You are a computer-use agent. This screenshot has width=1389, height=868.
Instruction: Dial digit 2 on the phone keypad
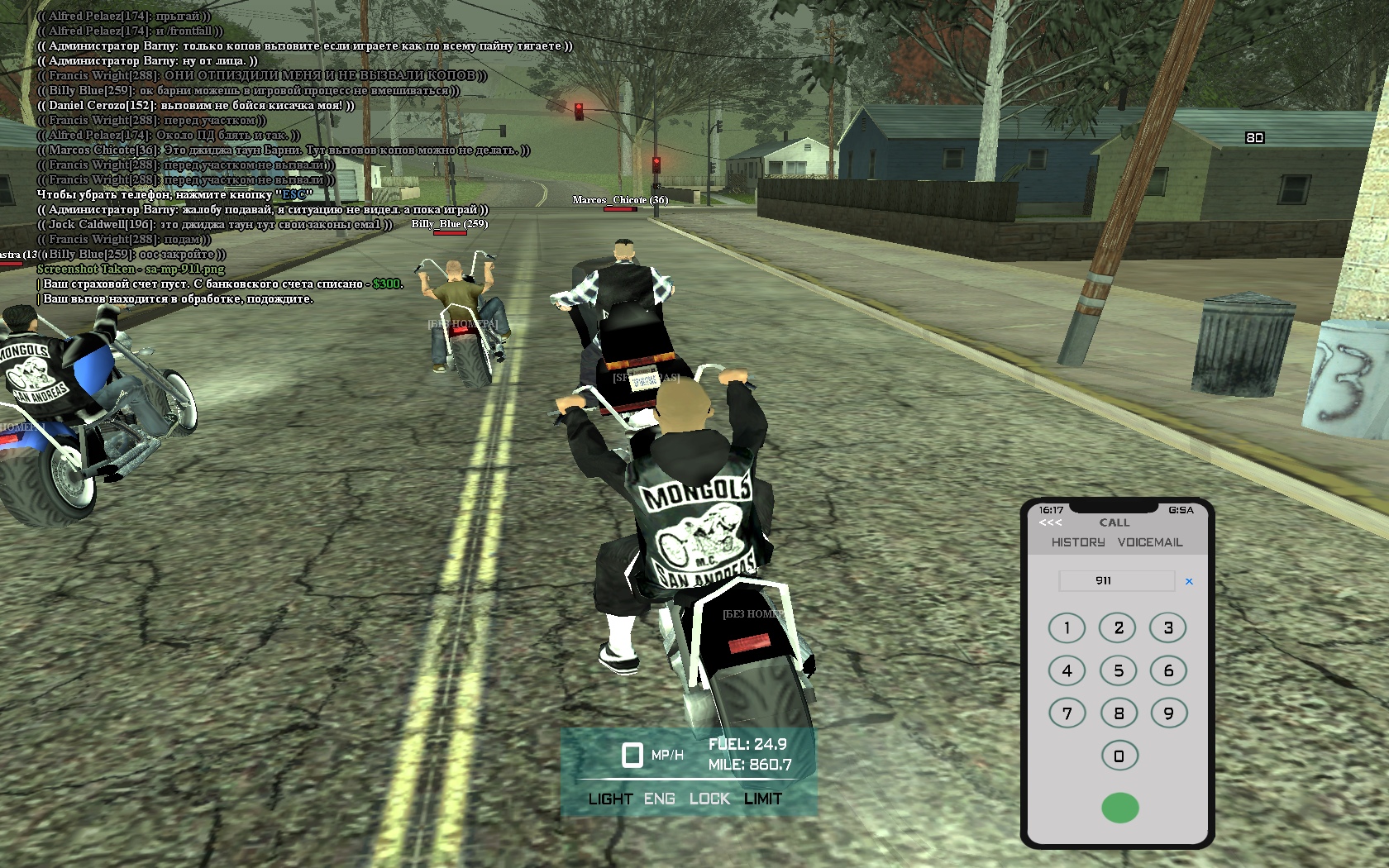(1118, 628)
